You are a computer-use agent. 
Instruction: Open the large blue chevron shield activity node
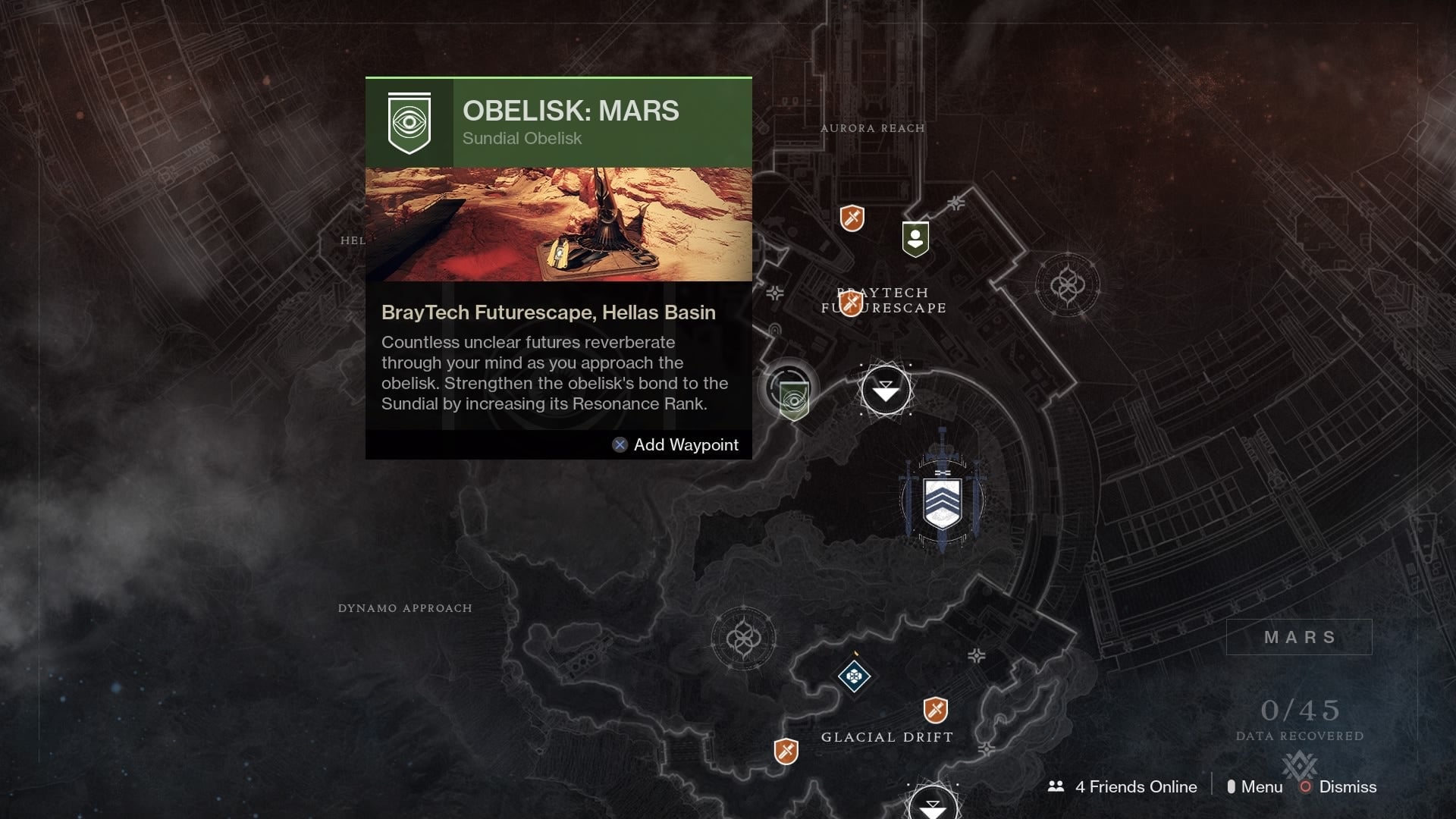(942, 501)
